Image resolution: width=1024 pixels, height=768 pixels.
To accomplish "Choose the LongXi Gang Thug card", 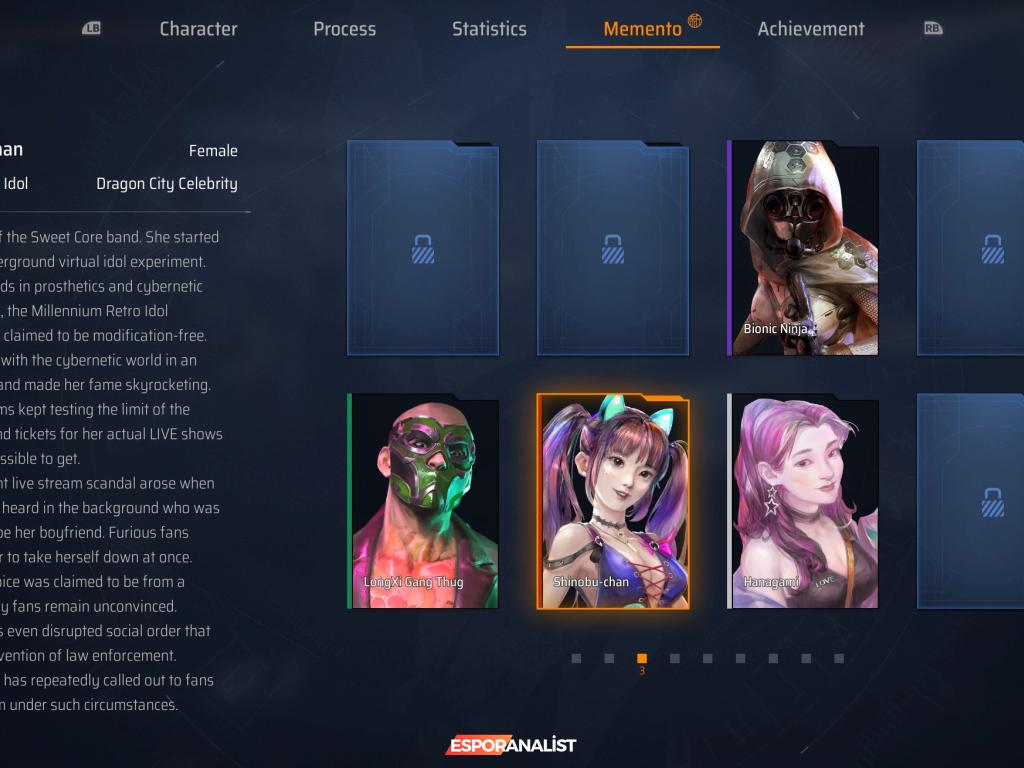I will 424,501.
